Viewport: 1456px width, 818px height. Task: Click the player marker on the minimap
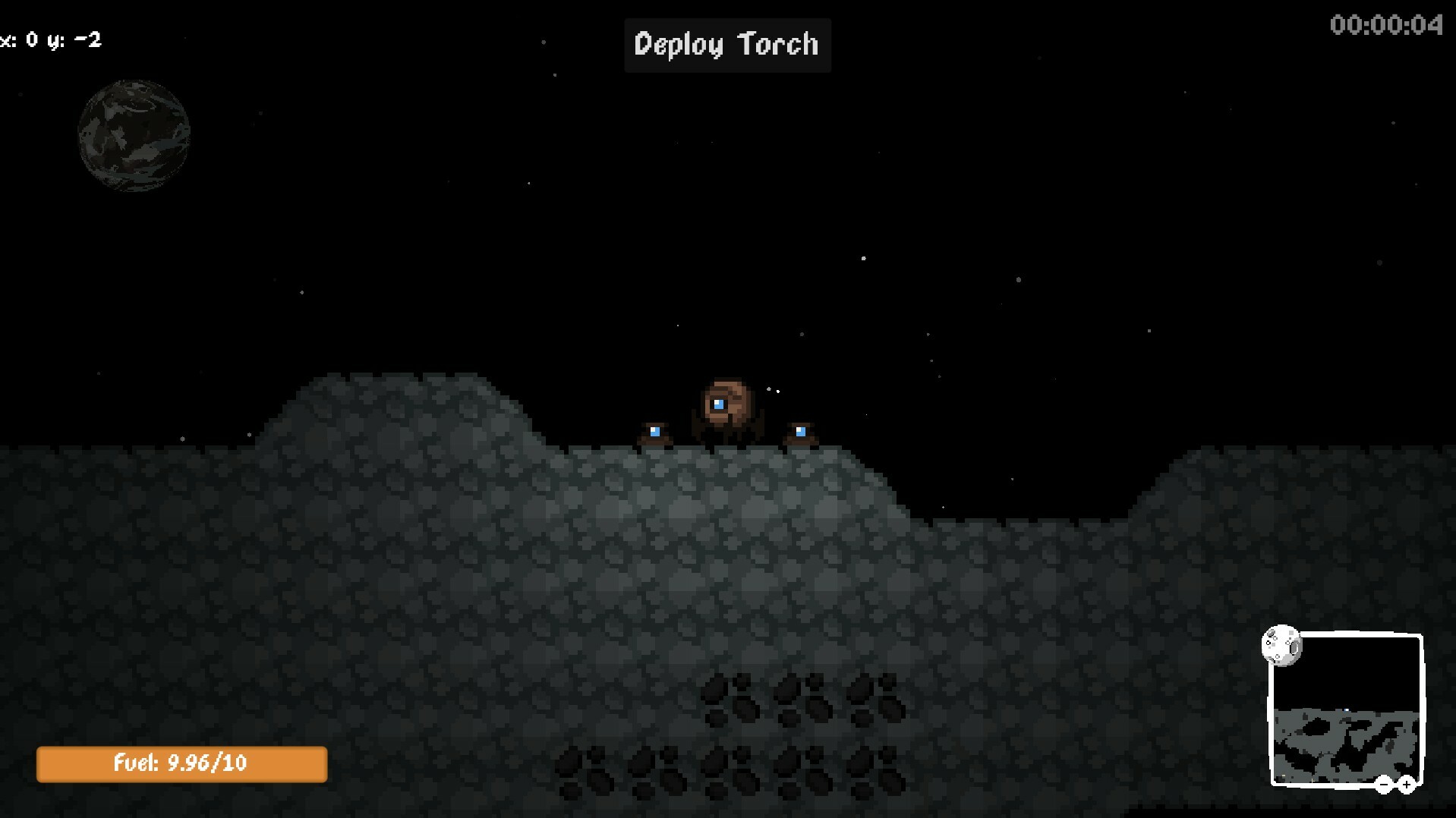click(x=1346, y=709)
